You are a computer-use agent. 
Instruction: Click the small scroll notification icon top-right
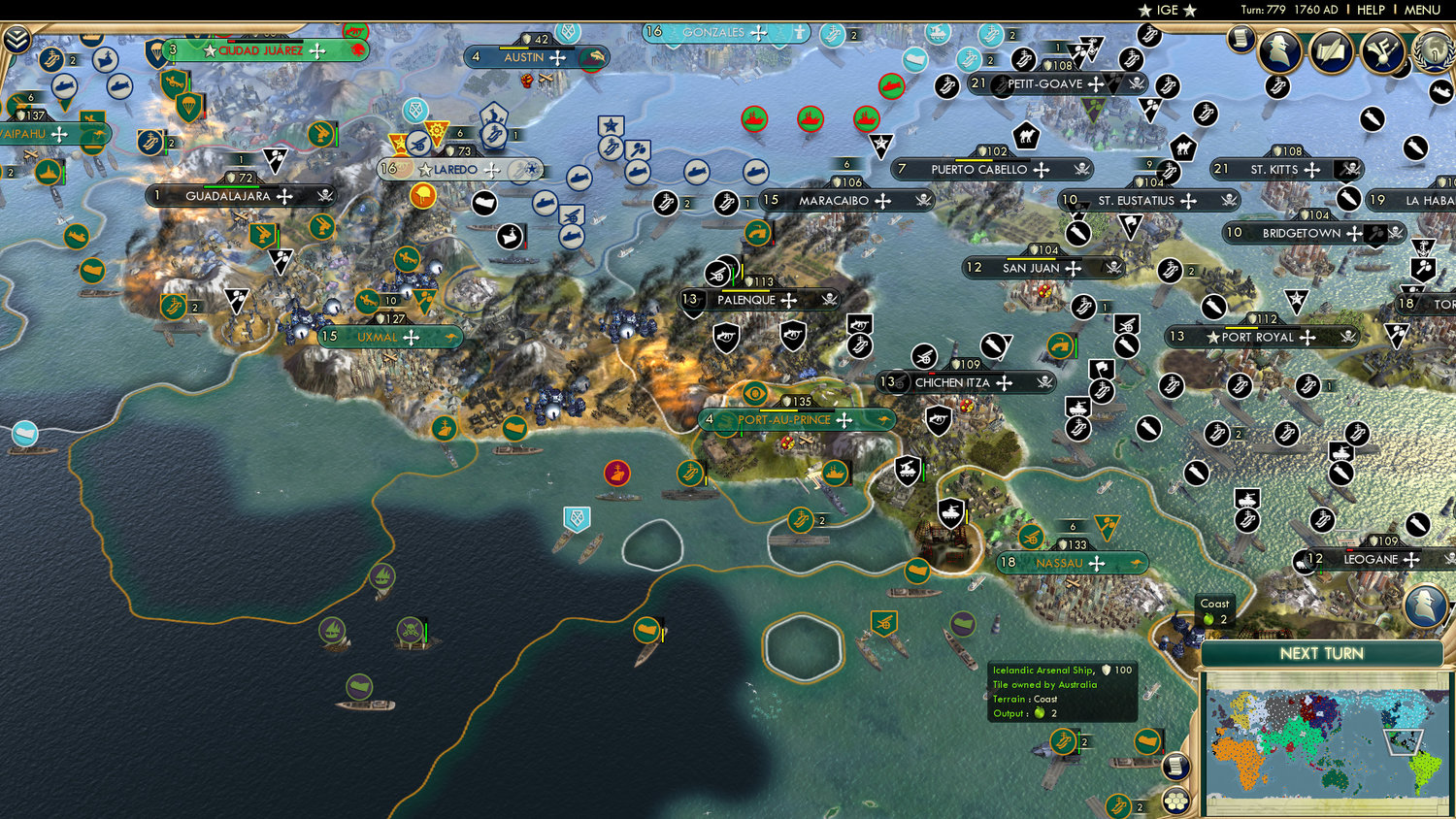1241,41
